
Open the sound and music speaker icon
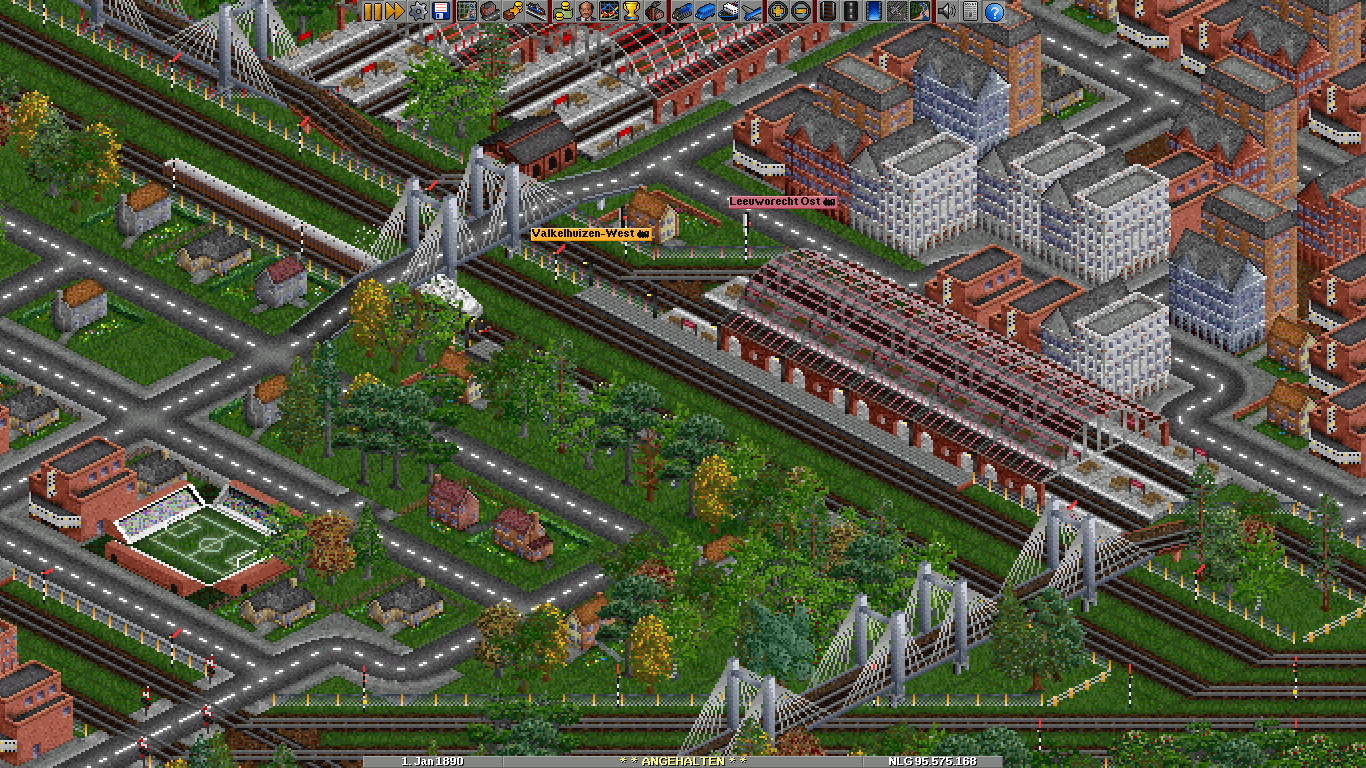(945, 11)
